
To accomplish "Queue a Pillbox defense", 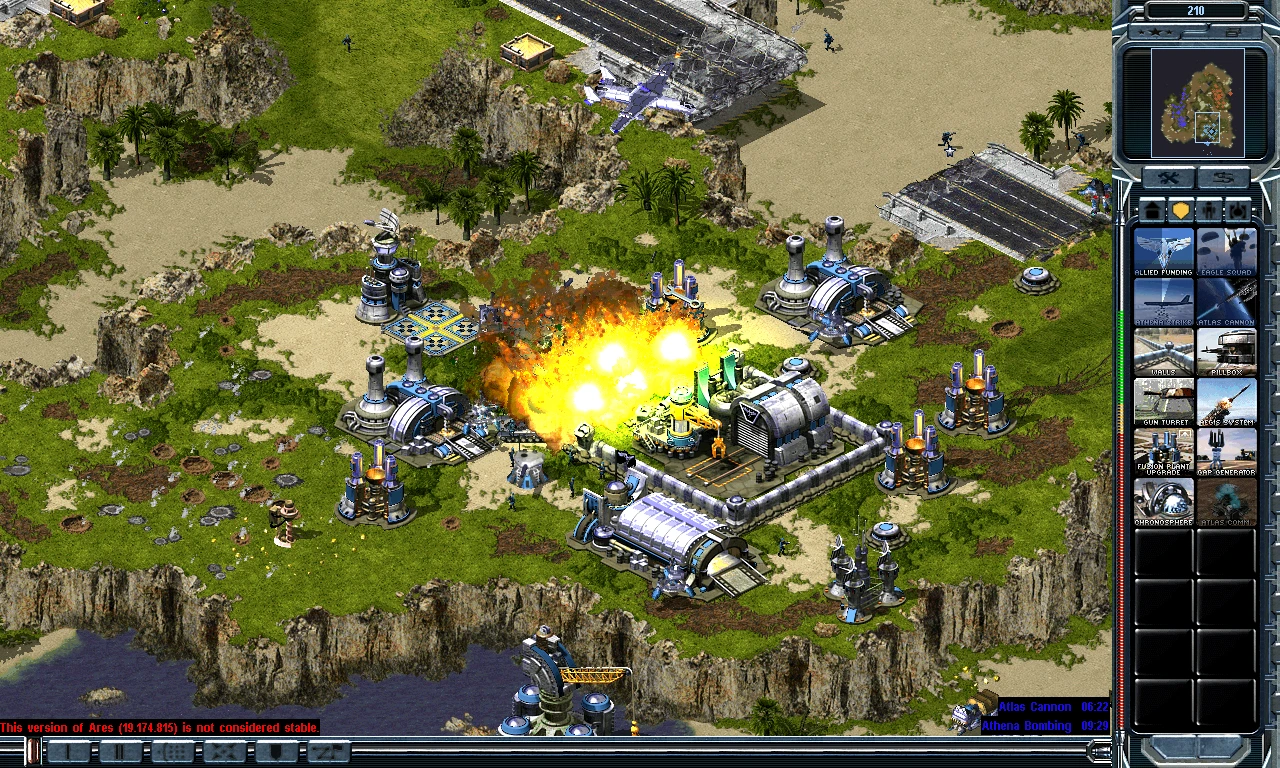I will (x=1226, y=352).
